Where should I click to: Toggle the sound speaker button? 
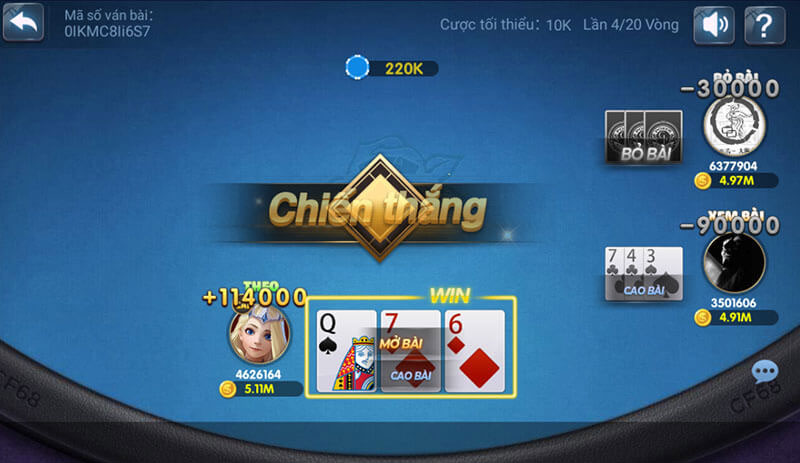click(x=716, y=23)
